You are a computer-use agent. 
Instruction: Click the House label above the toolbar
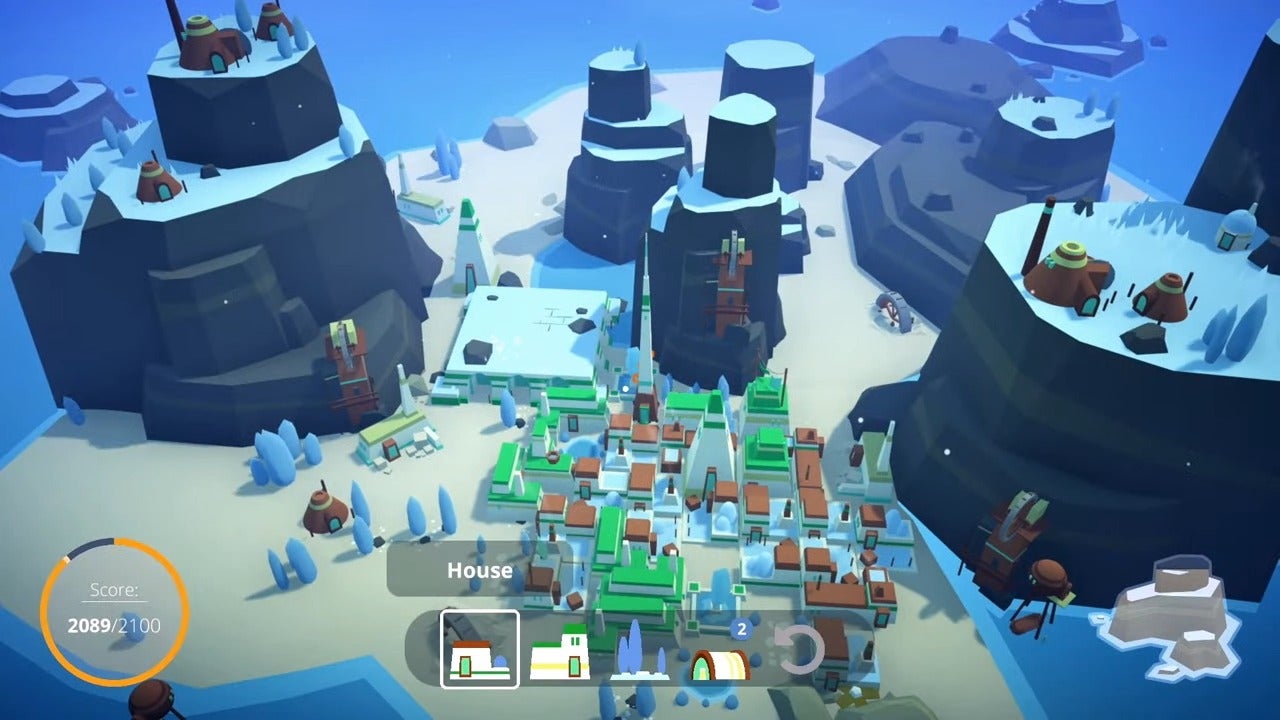(x=480, y=571)
